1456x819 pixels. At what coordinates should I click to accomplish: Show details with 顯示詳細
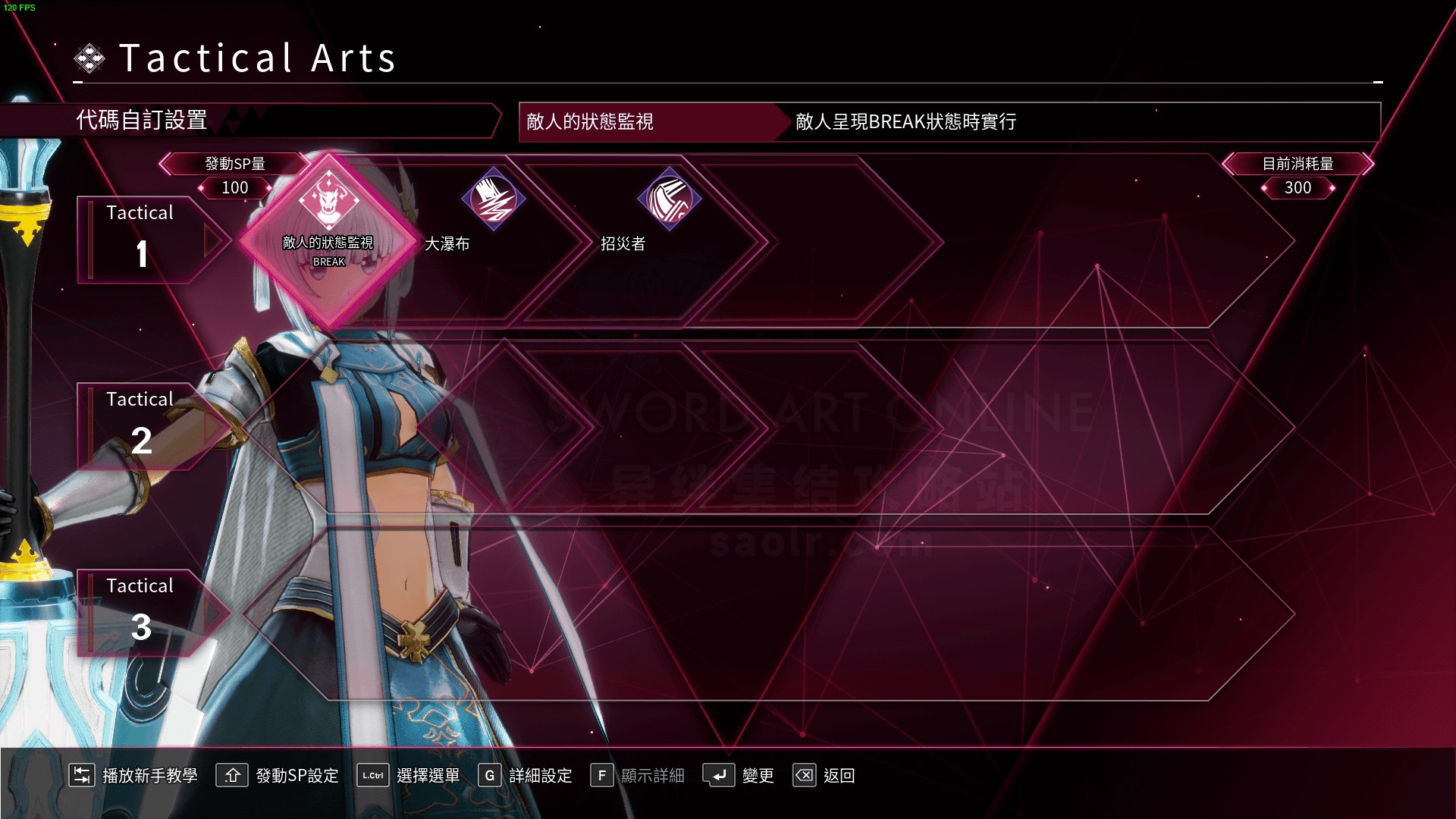(638, 775)
